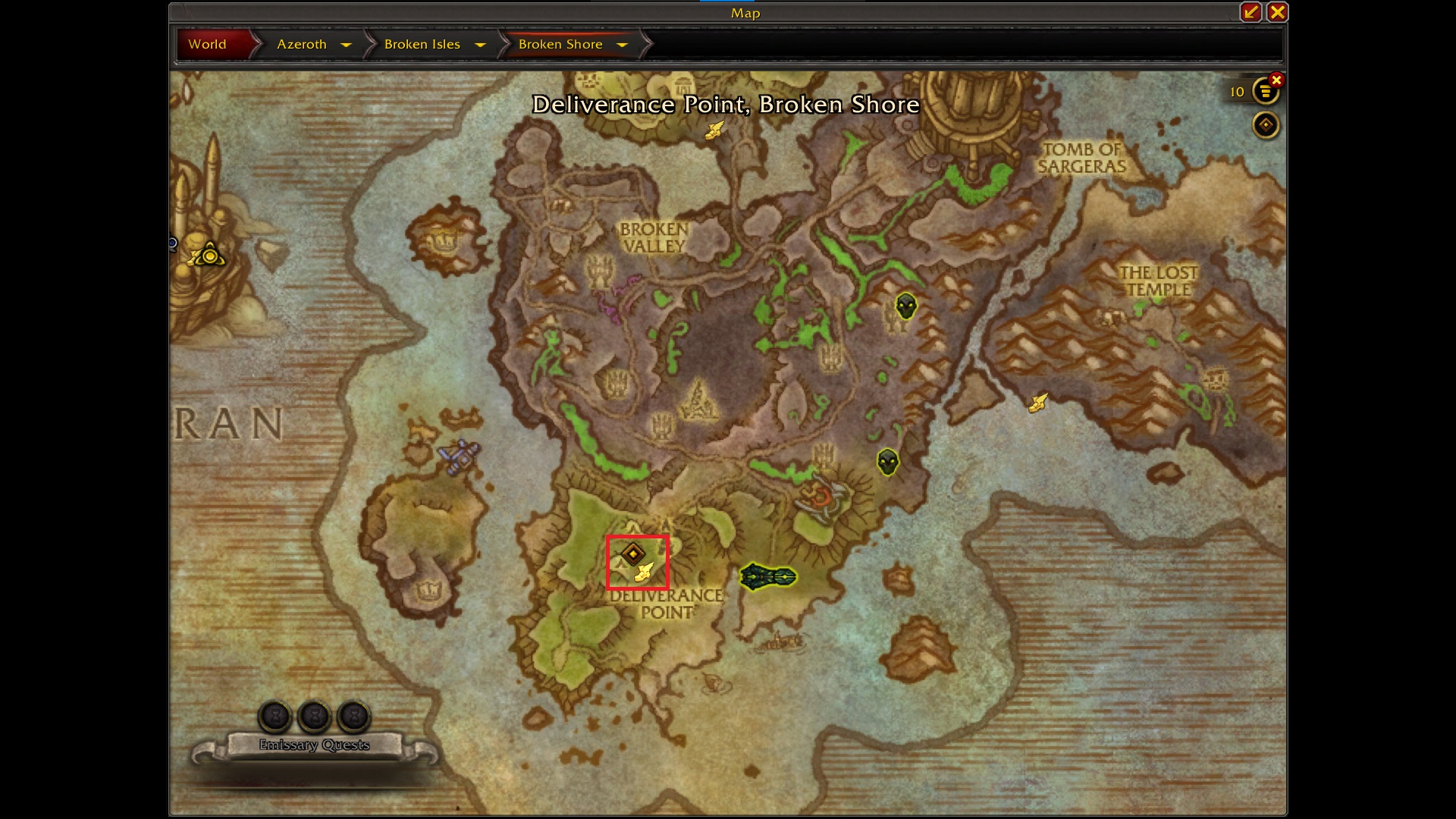Select the flight point under the zone title
The height and width of the screenshot is (819, 1456).
pos(714,130)
